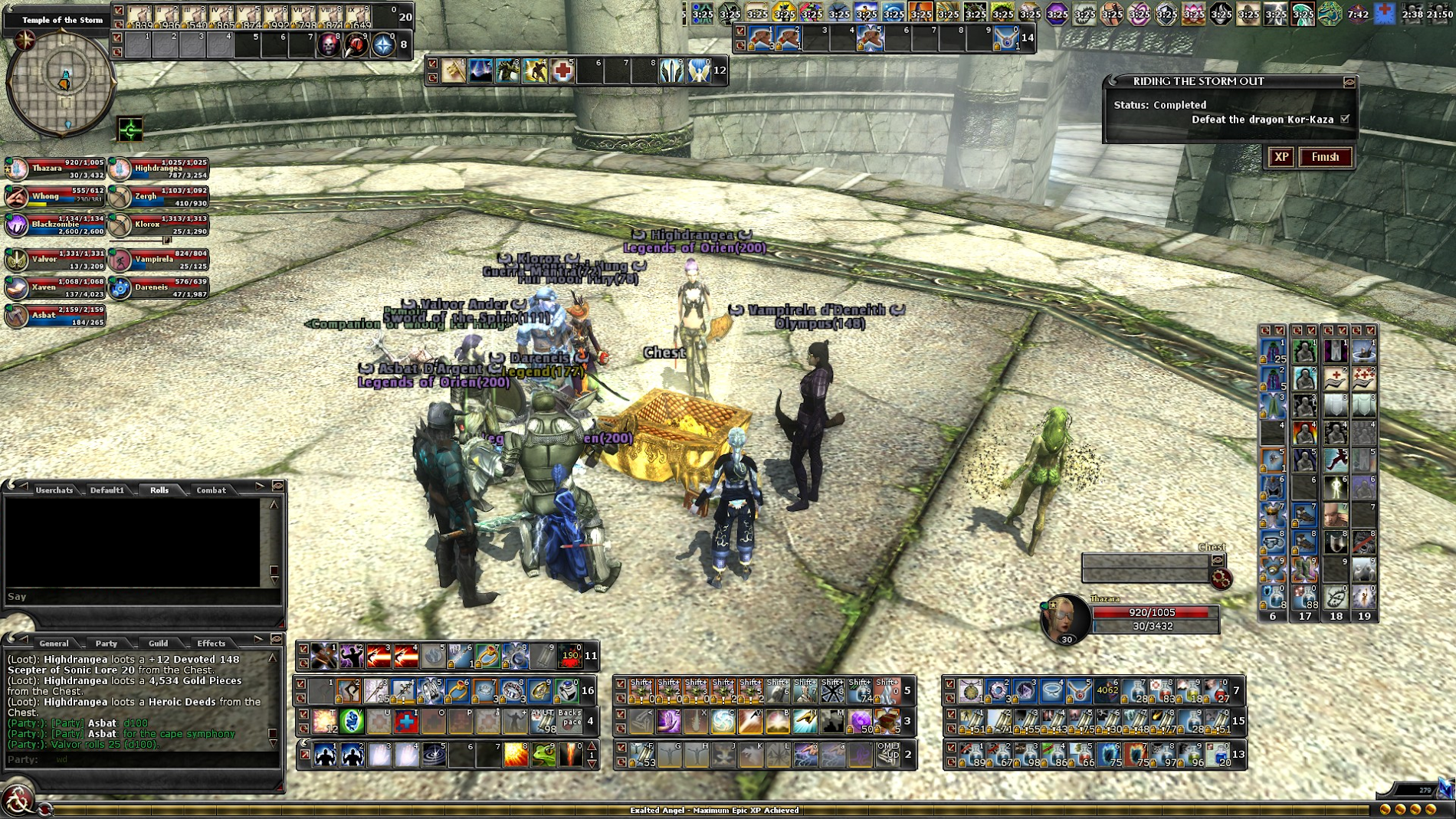Activate the blue star ability on hotbar 8
Screen dimensions: 1456x819
point(383,45)
